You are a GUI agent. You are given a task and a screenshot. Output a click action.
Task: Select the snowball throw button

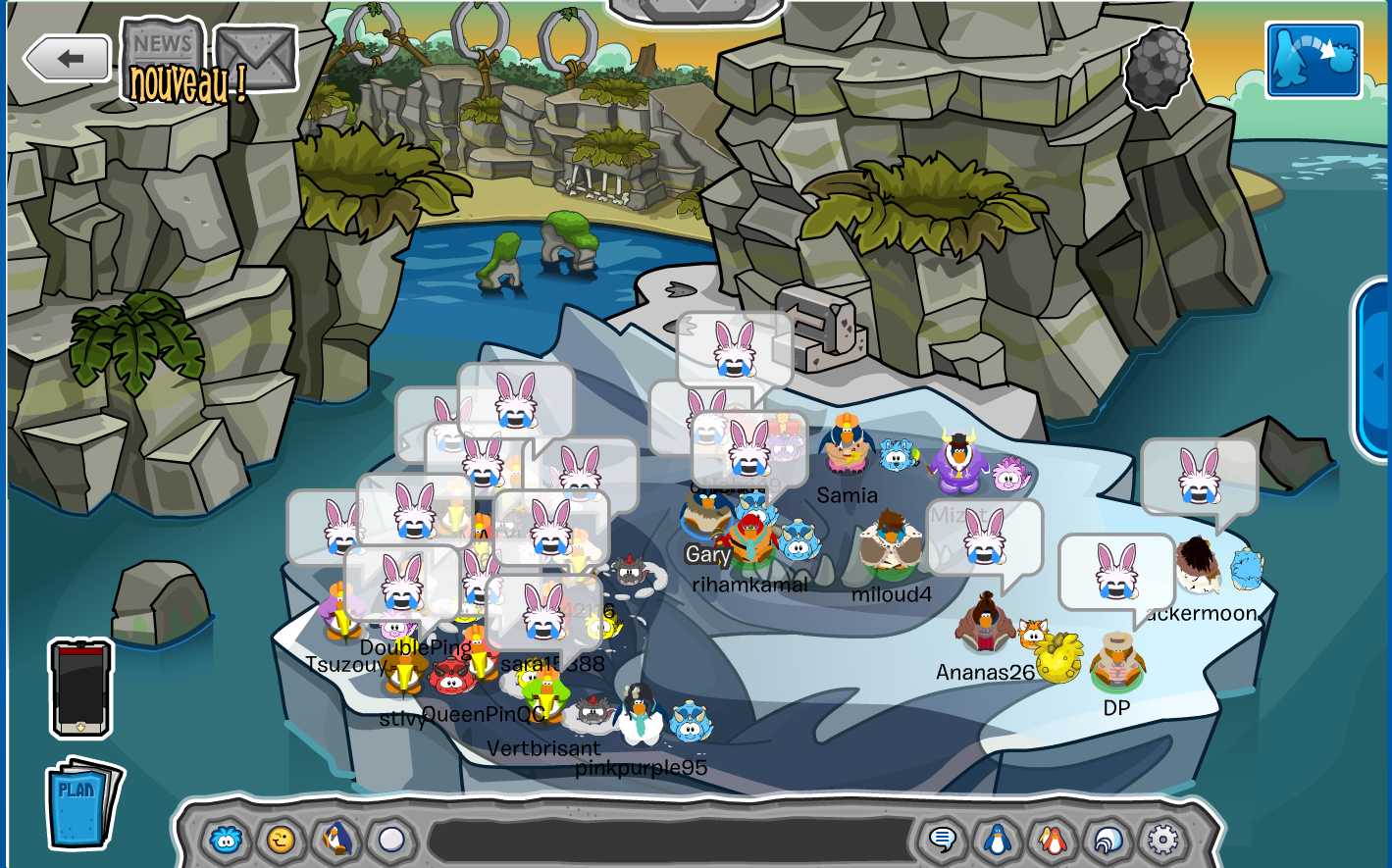click(x=391, y=841)
